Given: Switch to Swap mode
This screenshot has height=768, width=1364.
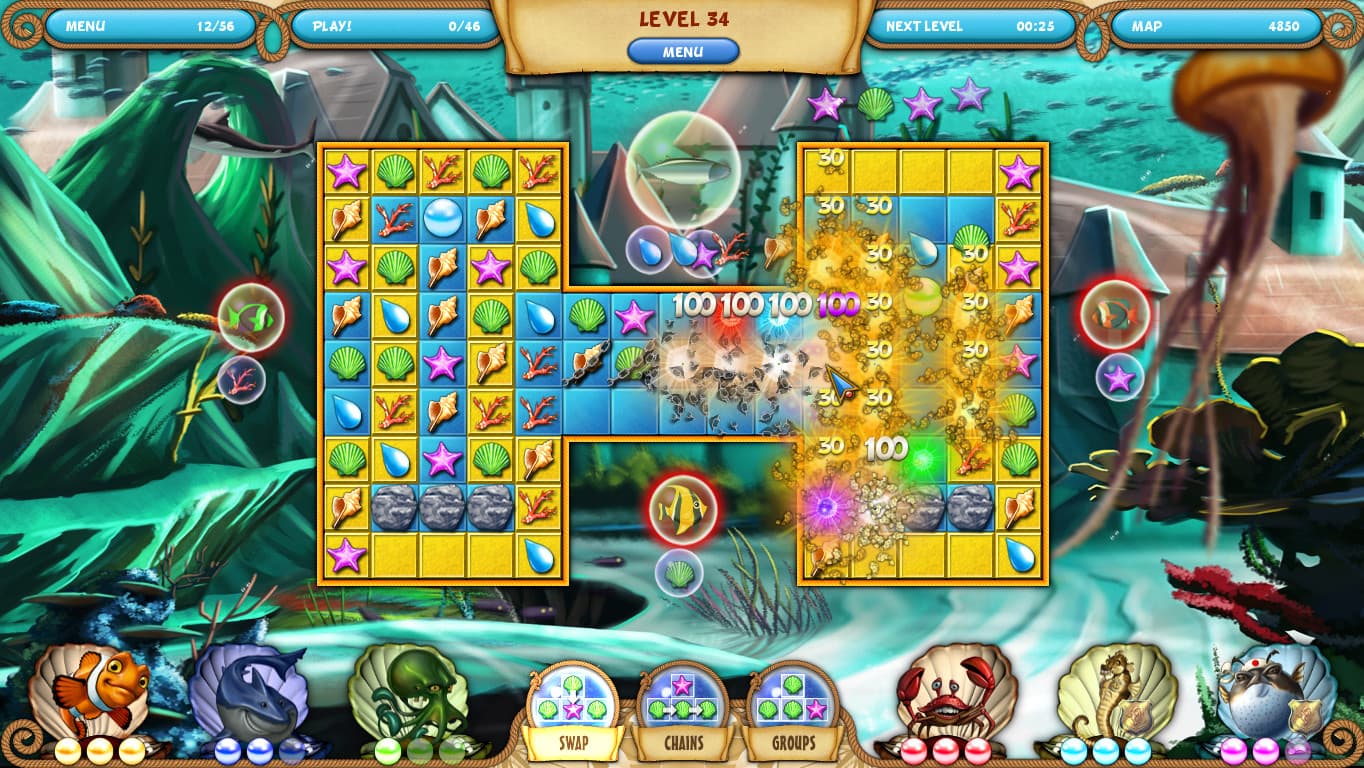Looking at the screenshot, I should pos(573,745).
